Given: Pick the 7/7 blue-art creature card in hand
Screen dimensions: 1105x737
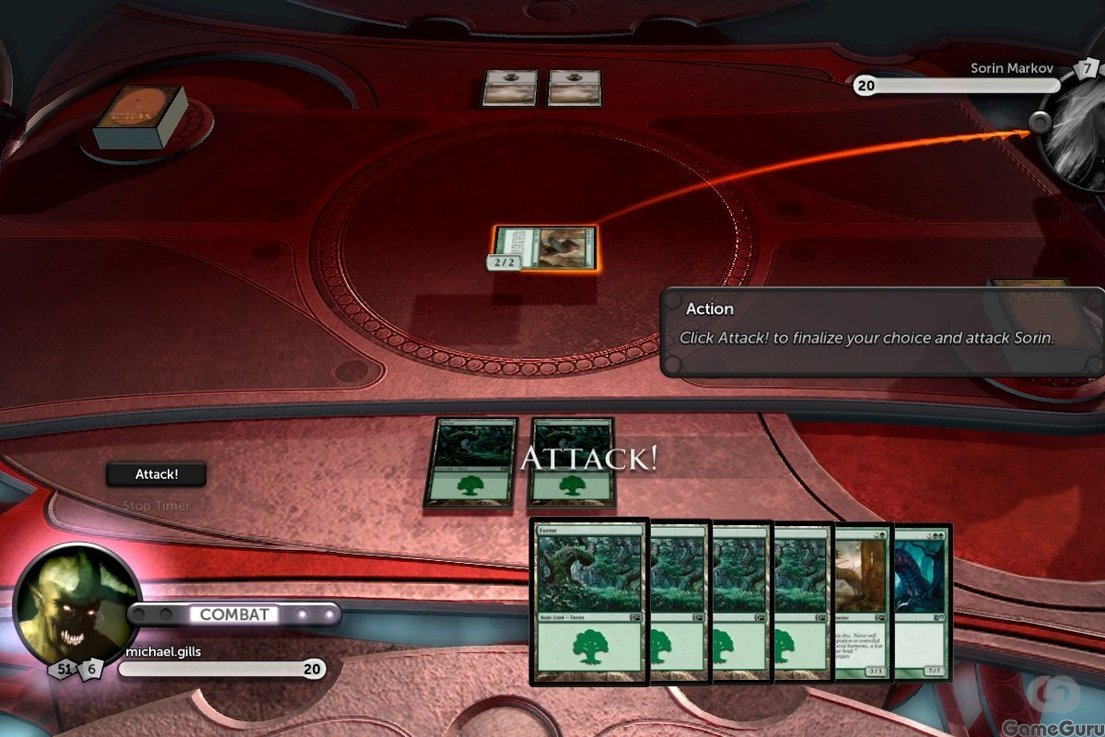Looking at the screenshot, I should 921,602.
